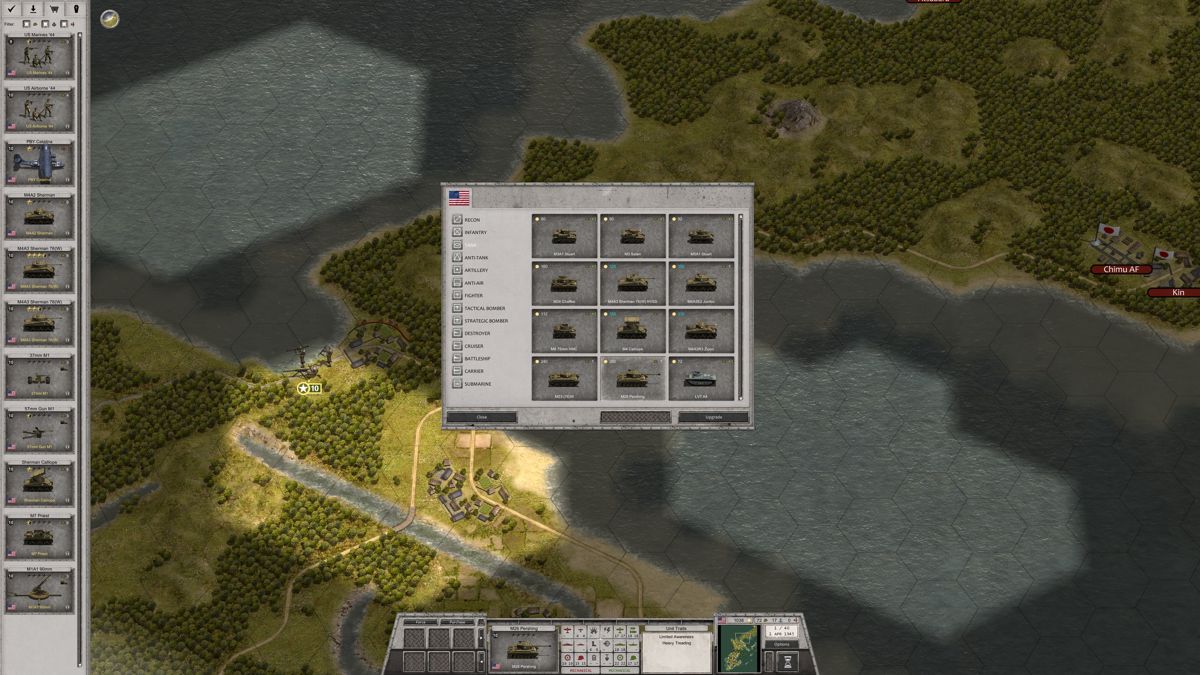Show the Fighter category units
Viewport: 1200px width, 675px height.
pos(475,295)
